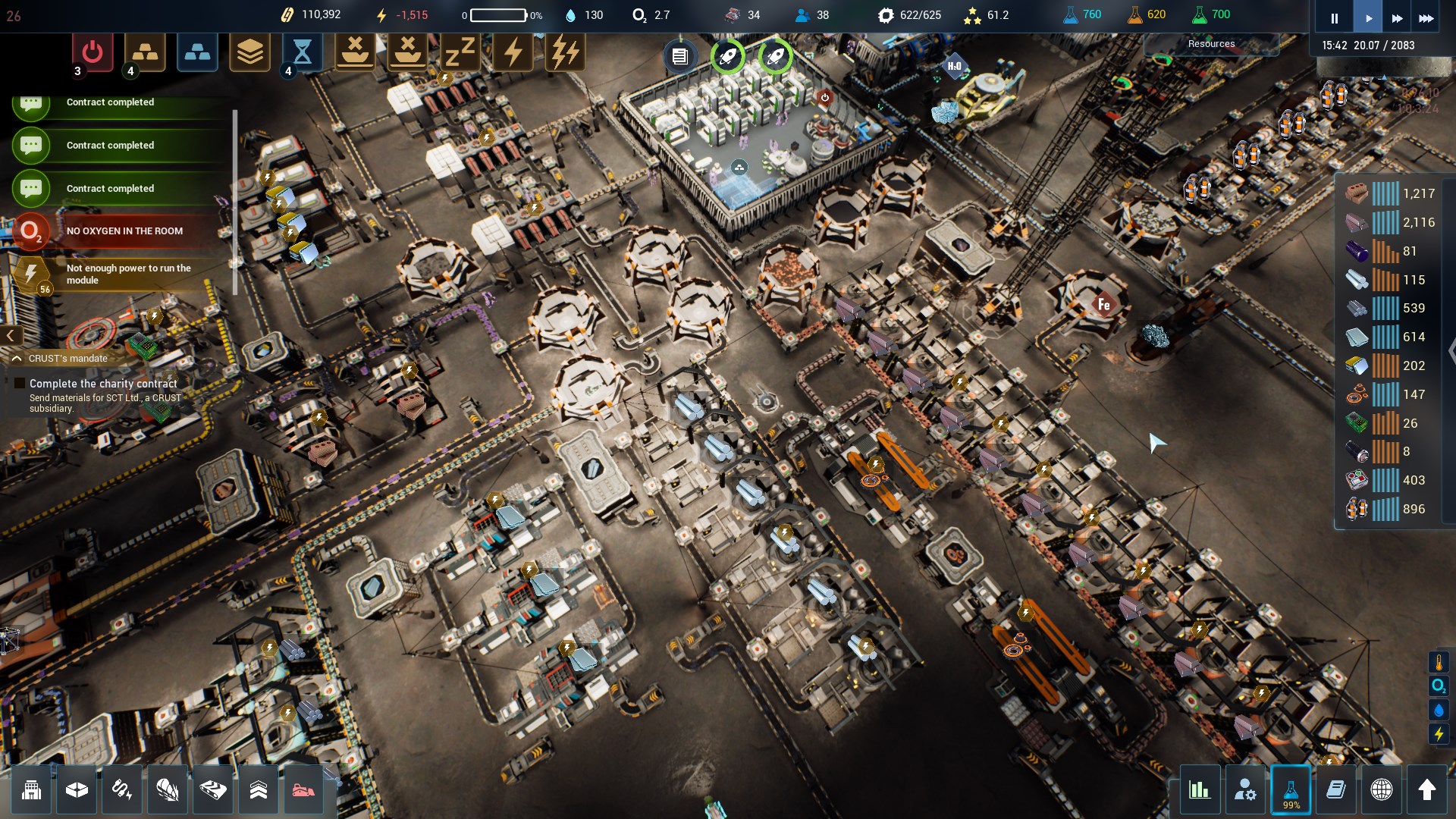1456x819 pixels.
Task: Open the power cable build tool
Action: [x=122, y=790]
